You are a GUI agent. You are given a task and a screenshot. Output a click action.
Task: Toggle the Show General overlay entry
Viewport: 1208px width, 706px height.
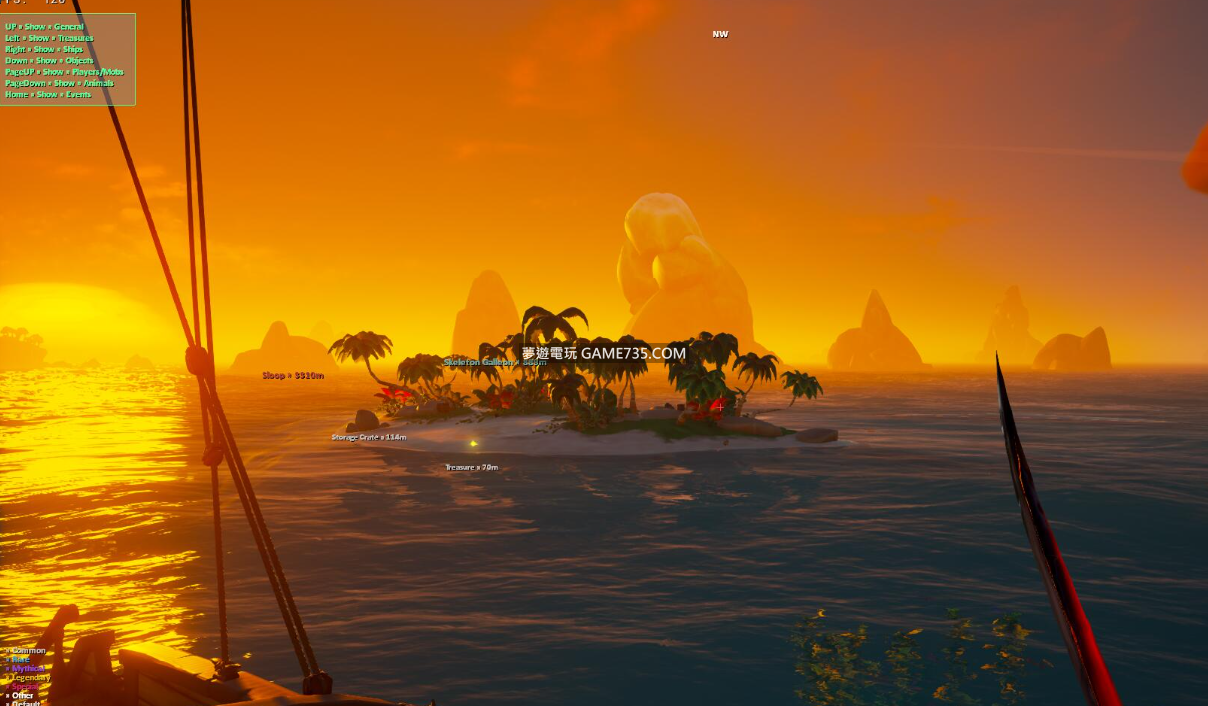(45, 27)
